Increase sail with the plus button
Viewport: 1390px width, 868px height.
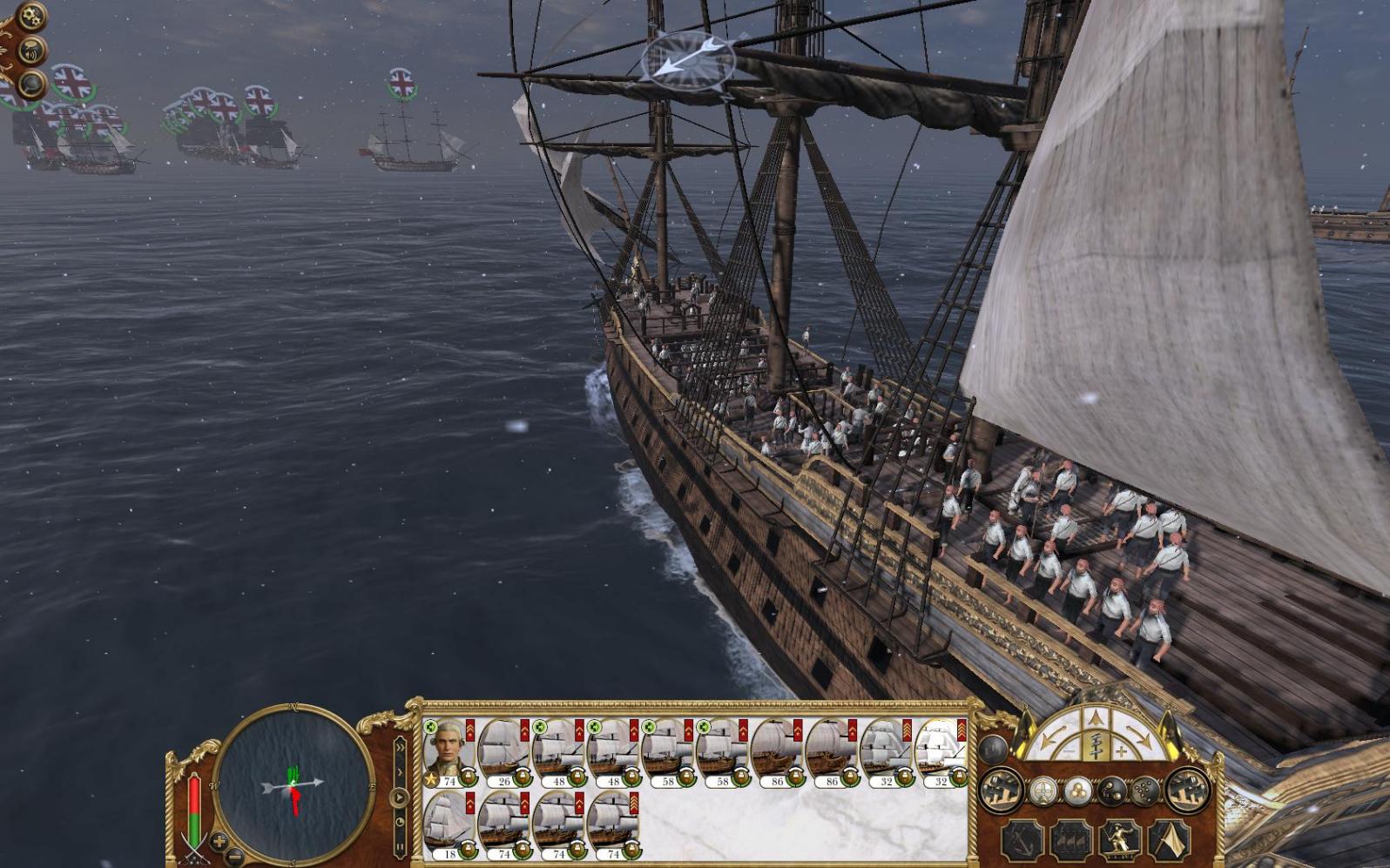tap(1121, 750)
